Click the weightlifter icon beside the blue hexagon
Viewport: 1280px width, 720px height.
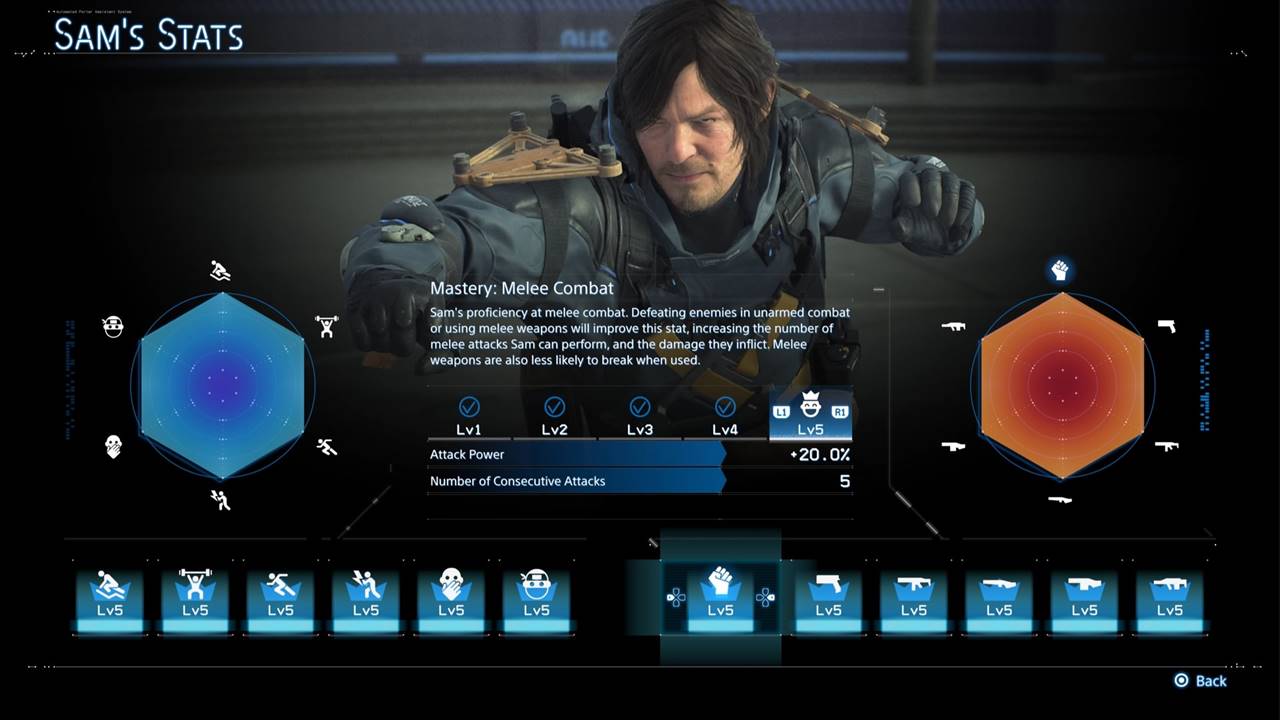(326, 326)
